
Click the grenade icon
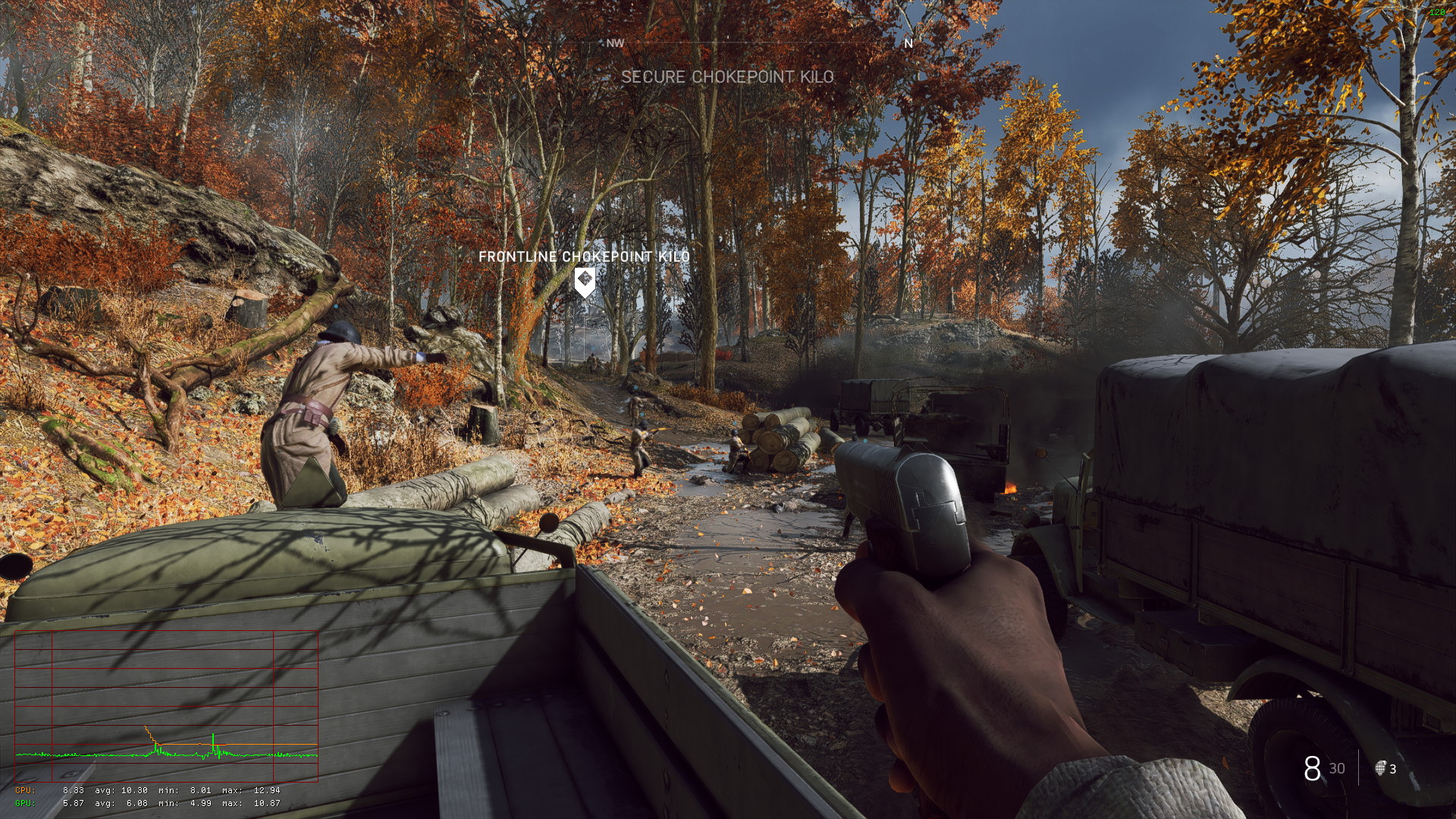coord(1380,768)
